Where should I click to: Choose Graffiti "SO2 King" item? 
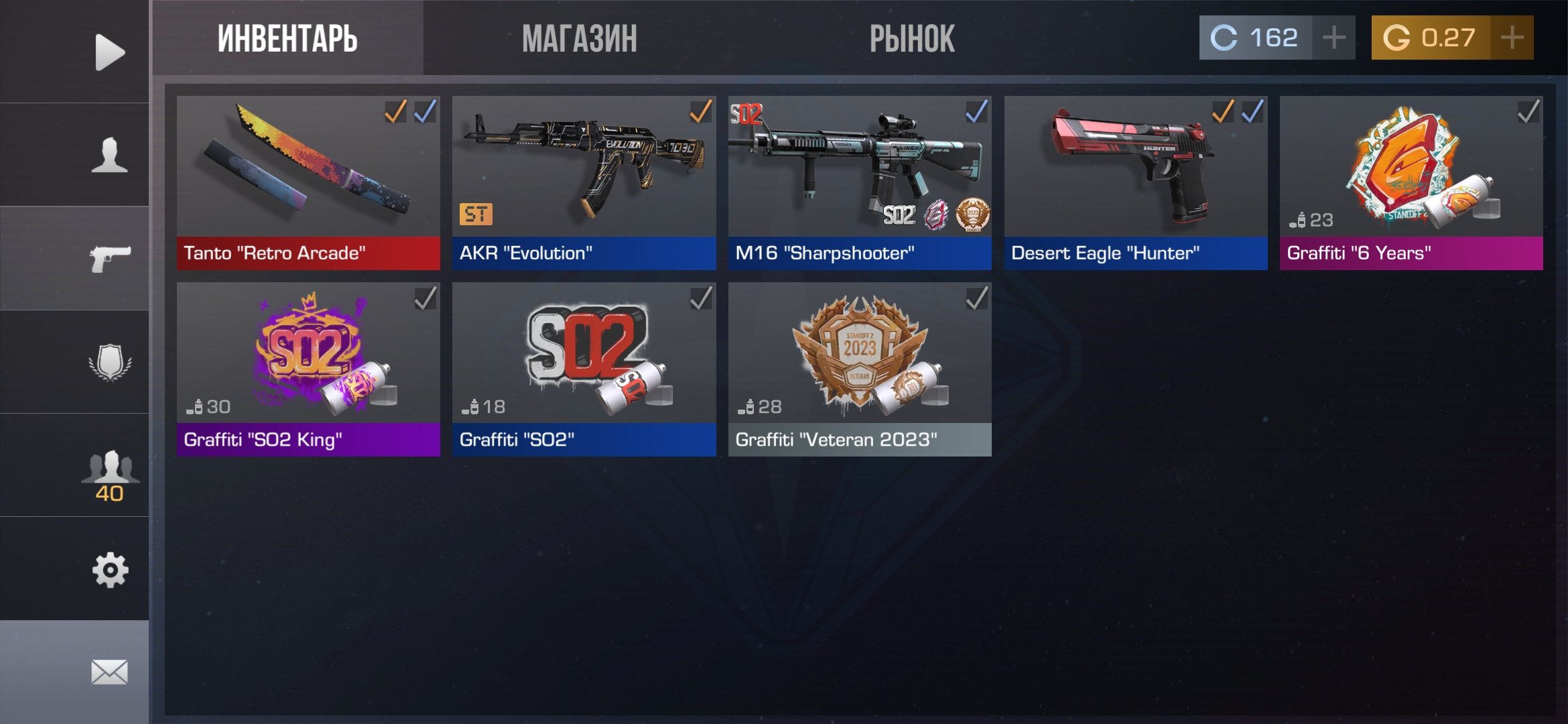pyautogui.click(x=308, y=369)
